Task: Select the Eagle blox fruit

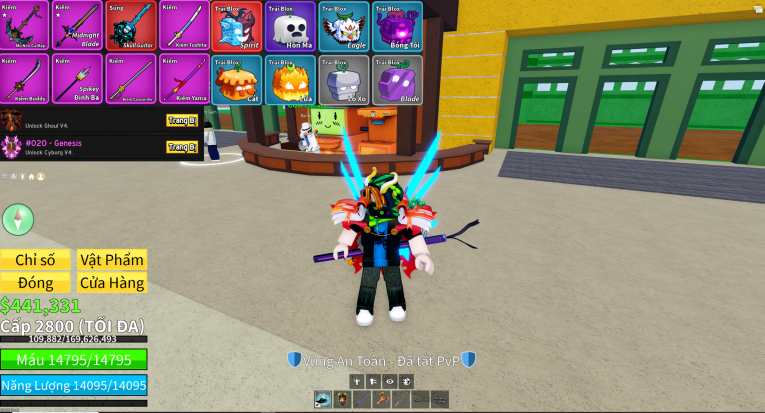Action: pyautogui.click(x=343, y=26)
